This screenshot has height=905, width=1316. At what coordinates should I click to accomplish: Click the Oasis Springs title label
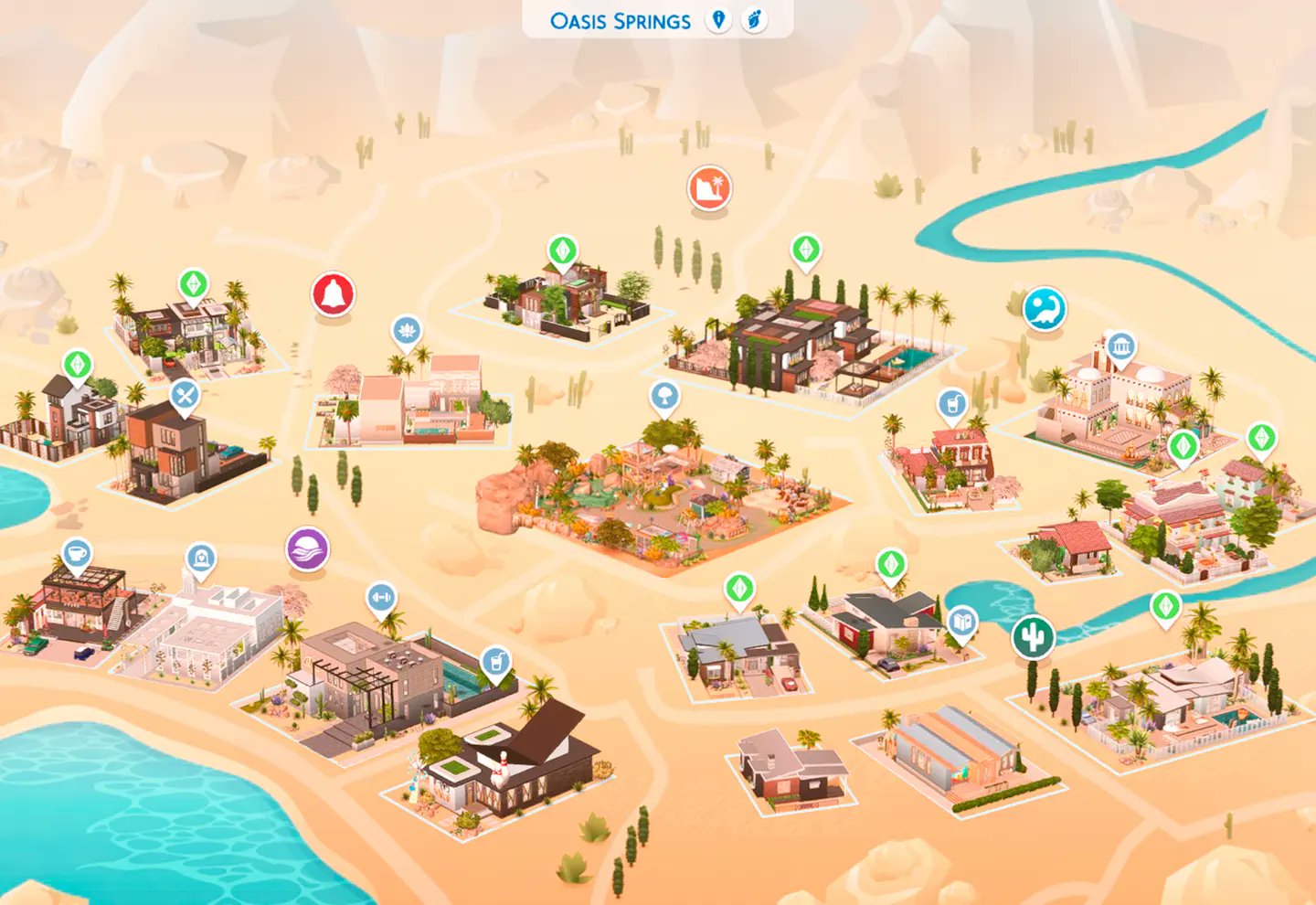[619, 19]
